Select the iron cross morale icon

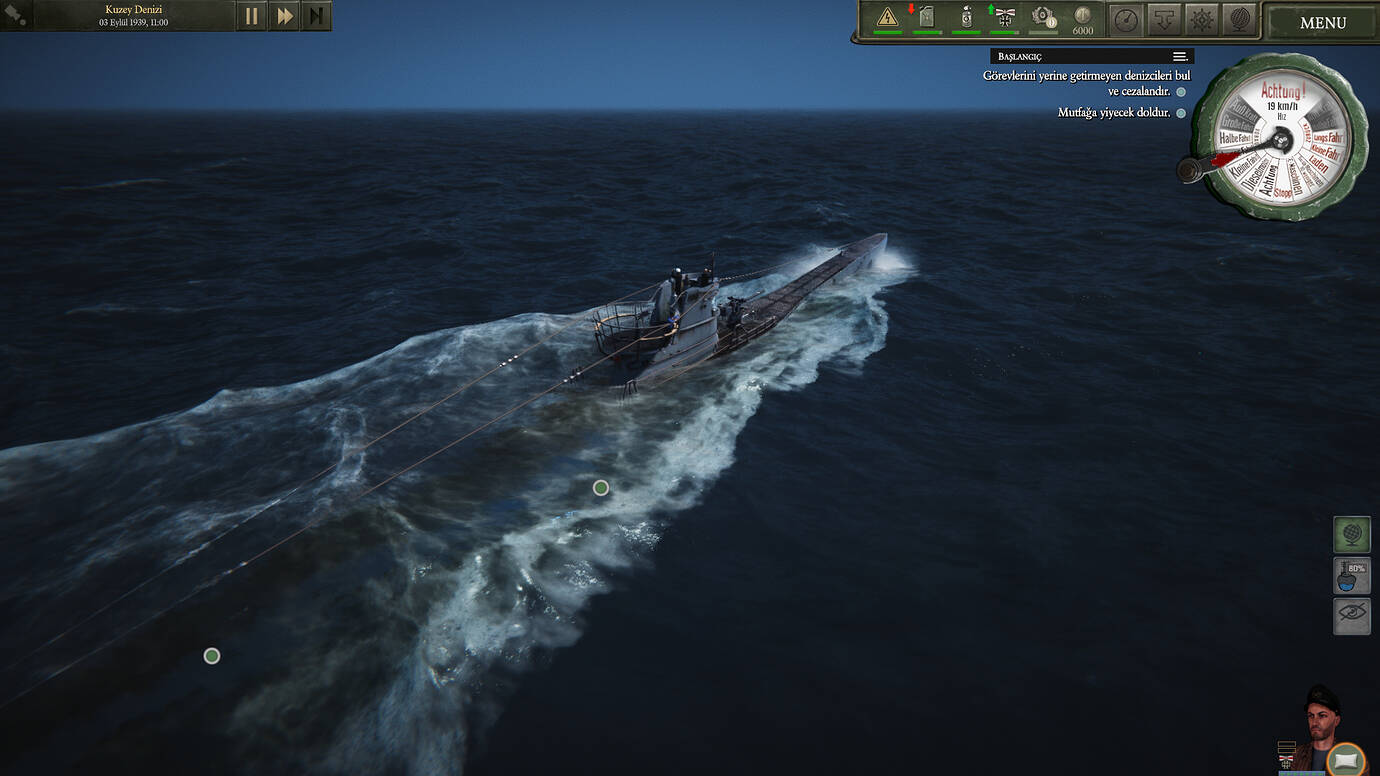pyautogui.click(x=1004, y=17)
